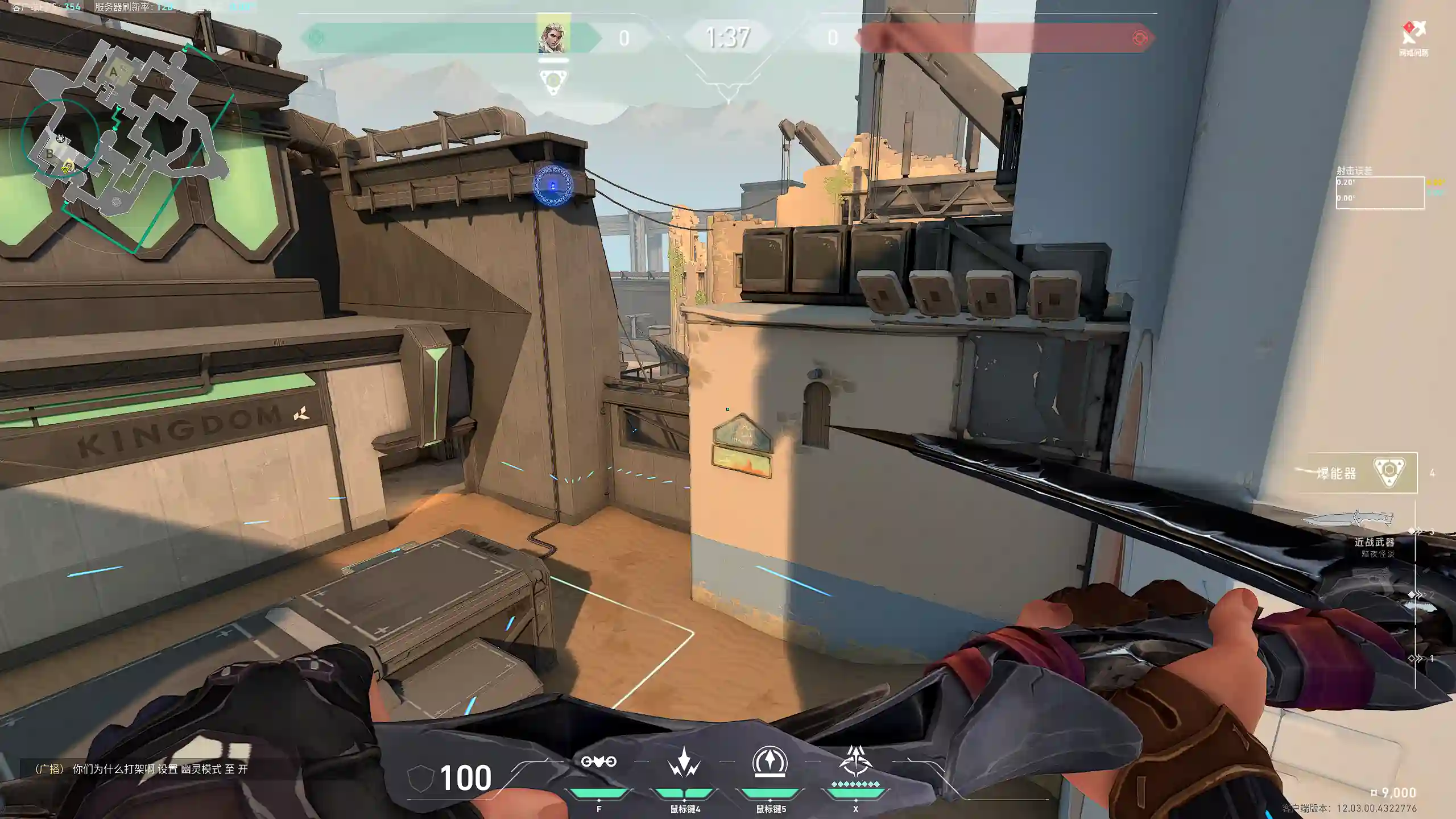Screen dimensions: 1456x819
Task: Select the Shock Bolt ability icon
Action: (x=684, y=762)
